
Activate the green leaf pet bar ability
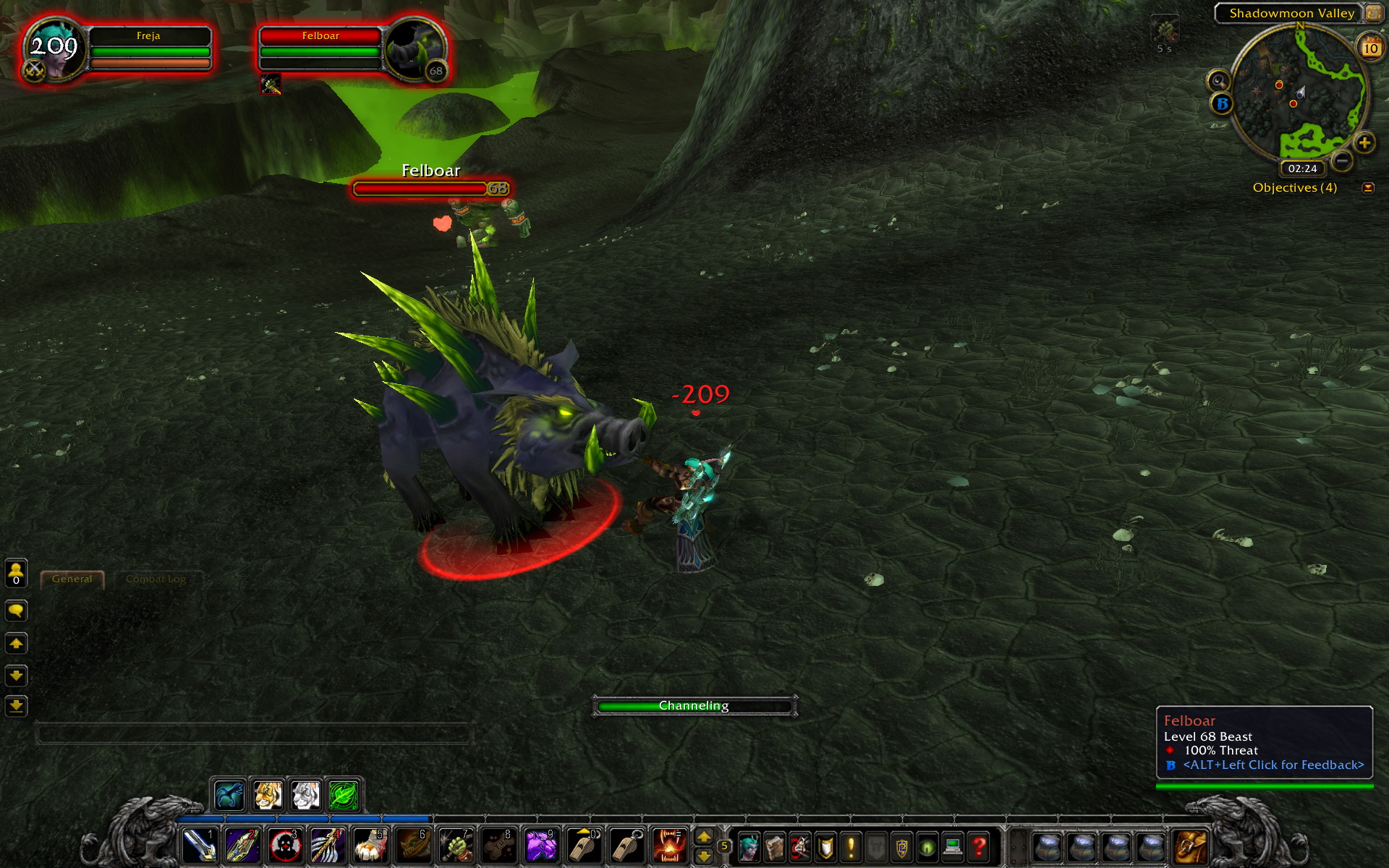click(344, 796)
